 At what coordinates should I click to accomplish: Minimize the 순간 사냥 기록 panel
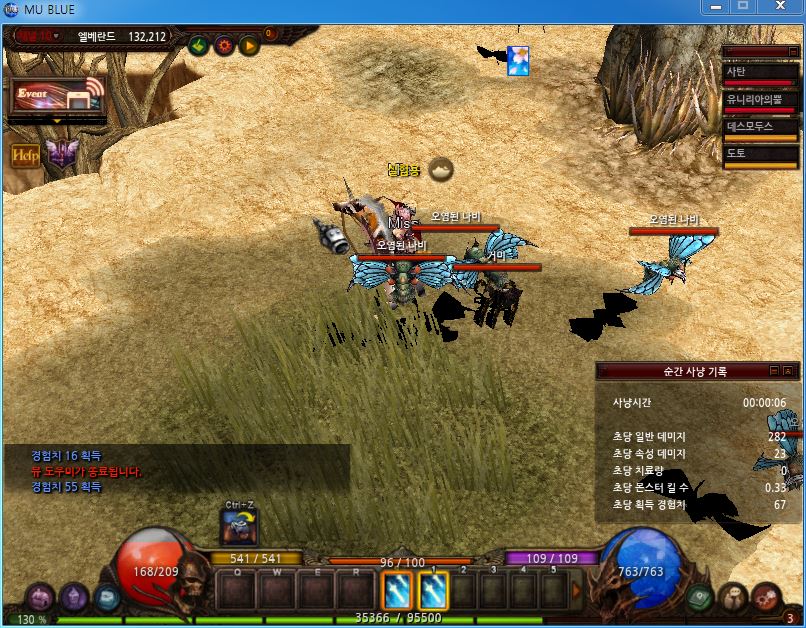point(773,371)
